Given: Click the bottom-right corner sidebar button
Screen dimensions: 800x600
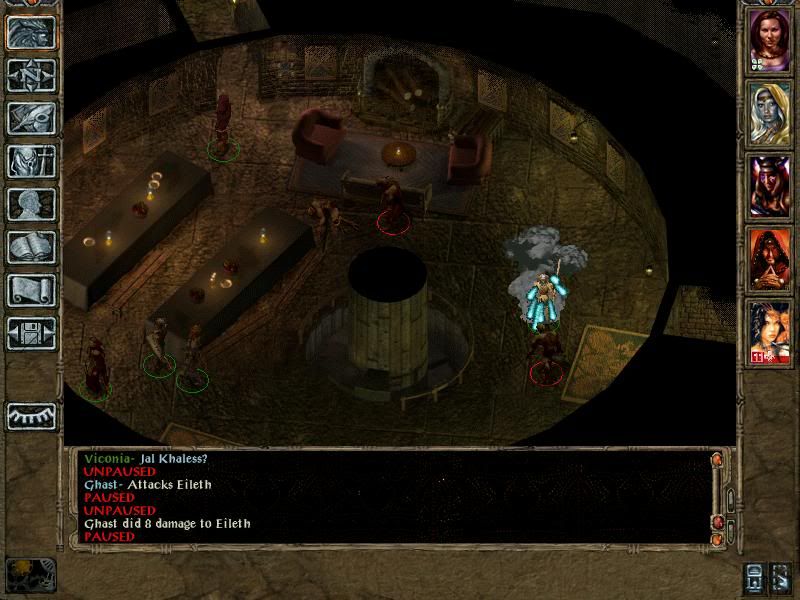Looking at the screenshot, I should [x=782, y=578].
